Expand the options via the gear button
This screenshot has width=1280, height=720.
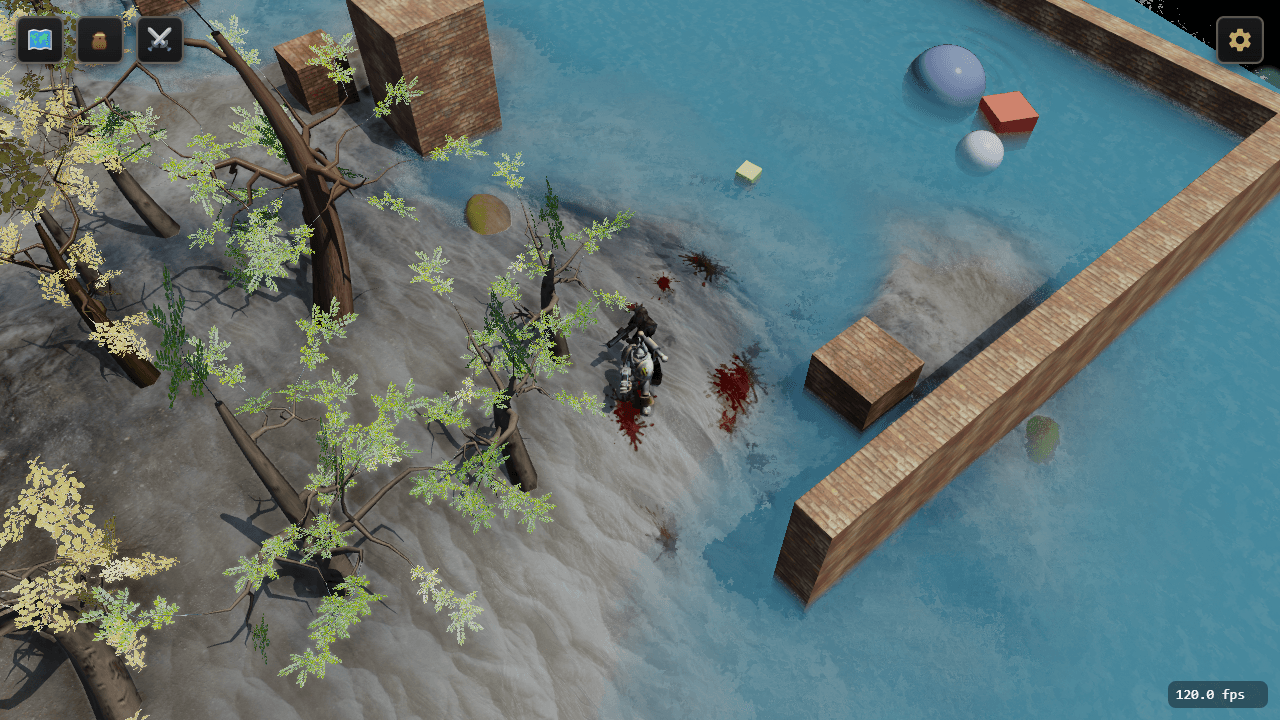click(x=1239, y=40)
